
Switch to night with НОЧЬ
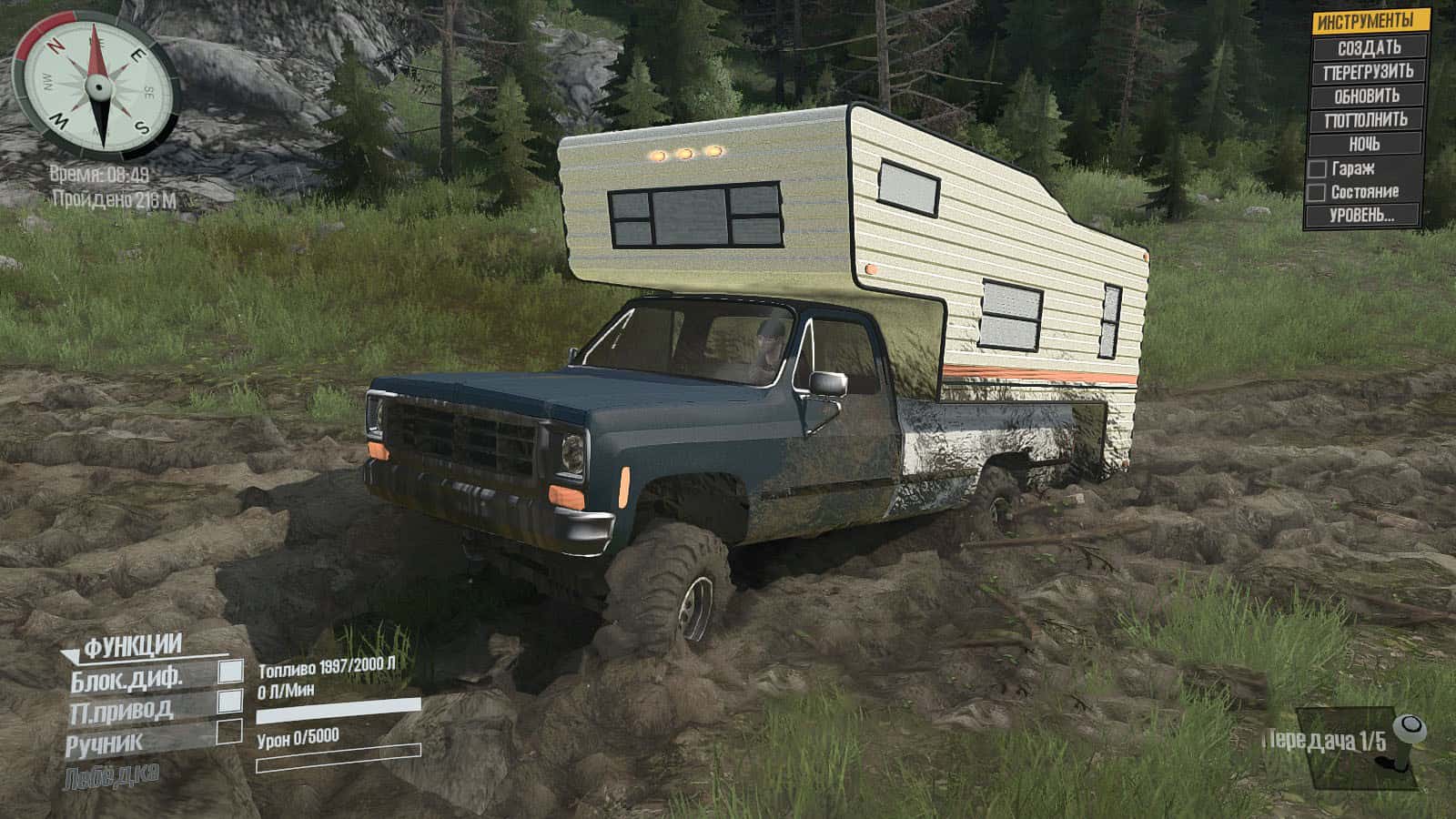click(x=1364, y=144)
